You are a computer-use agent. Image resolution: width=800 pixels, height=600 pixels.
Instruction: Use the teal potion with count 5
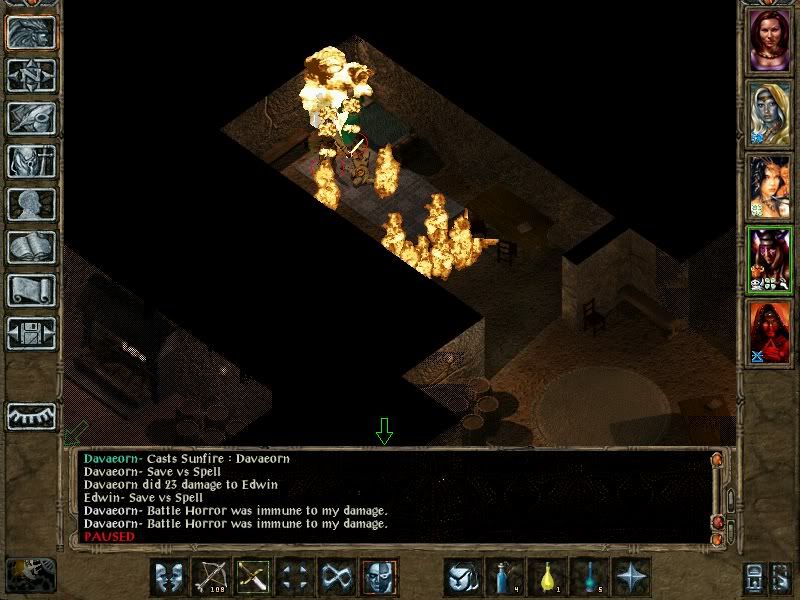[589, 577]
